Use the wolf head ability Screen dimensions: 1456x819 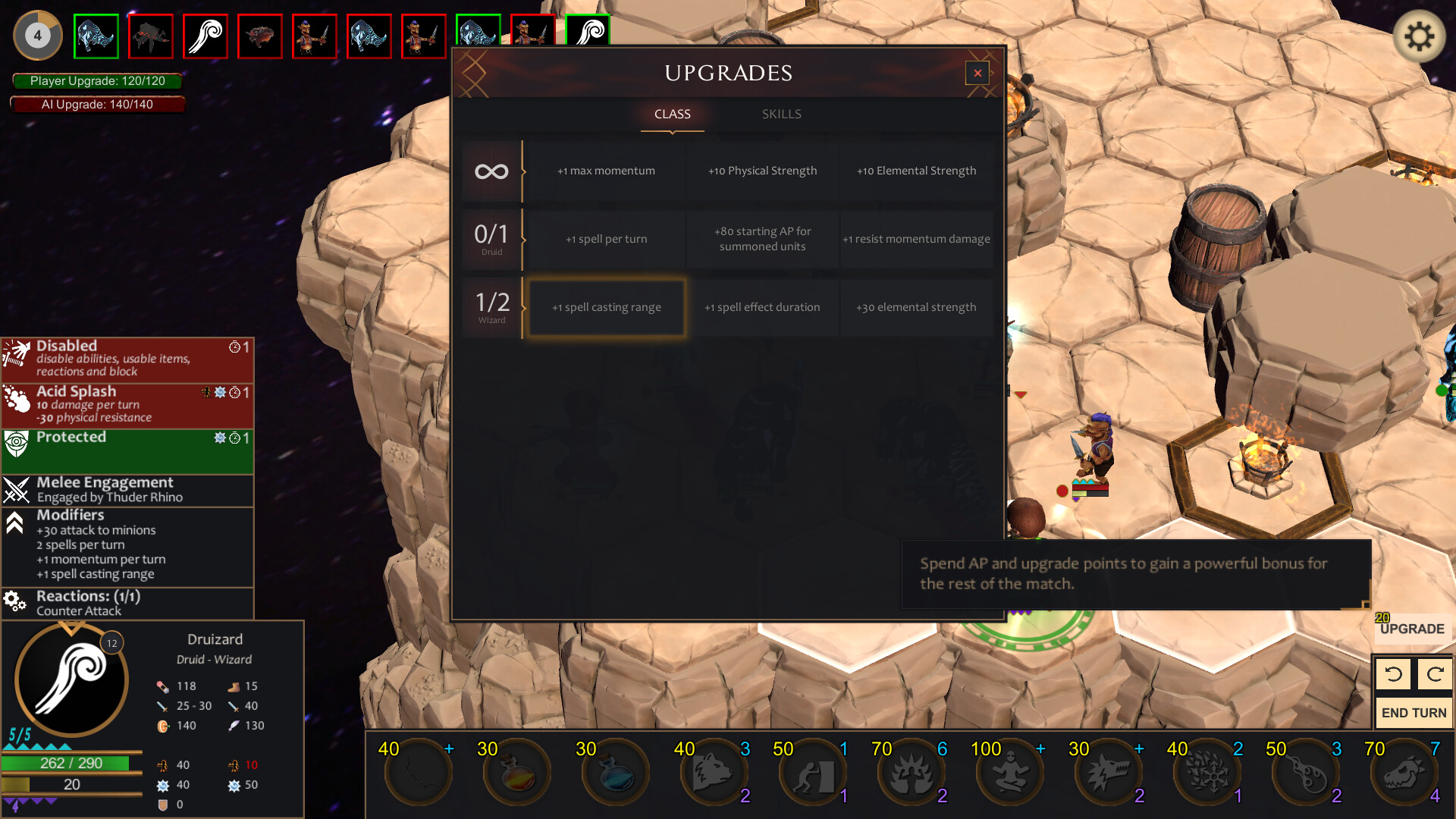pos(1109,771)
